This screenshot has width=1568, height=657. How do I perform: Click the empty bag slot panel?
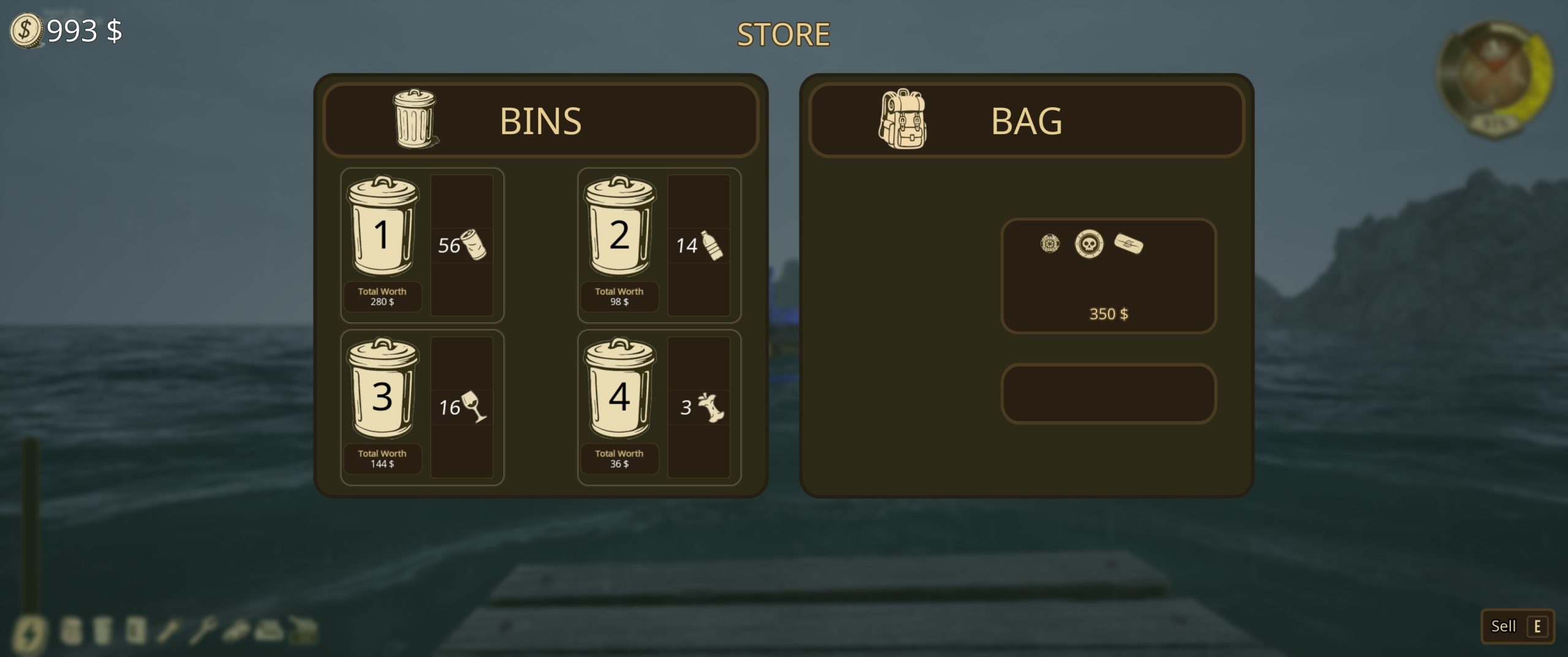pos(1108,393)
